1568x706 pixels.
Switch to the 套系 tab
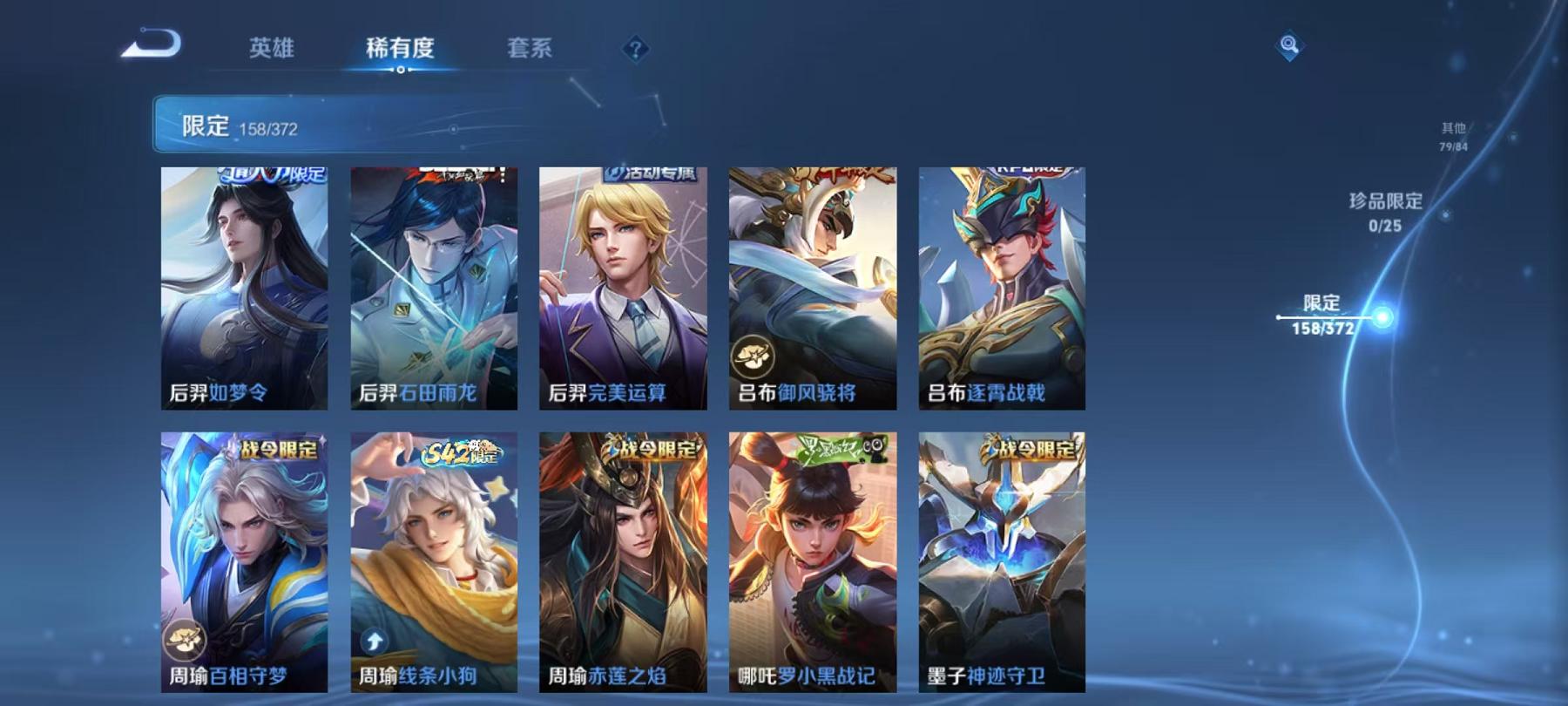coord(532,50)
